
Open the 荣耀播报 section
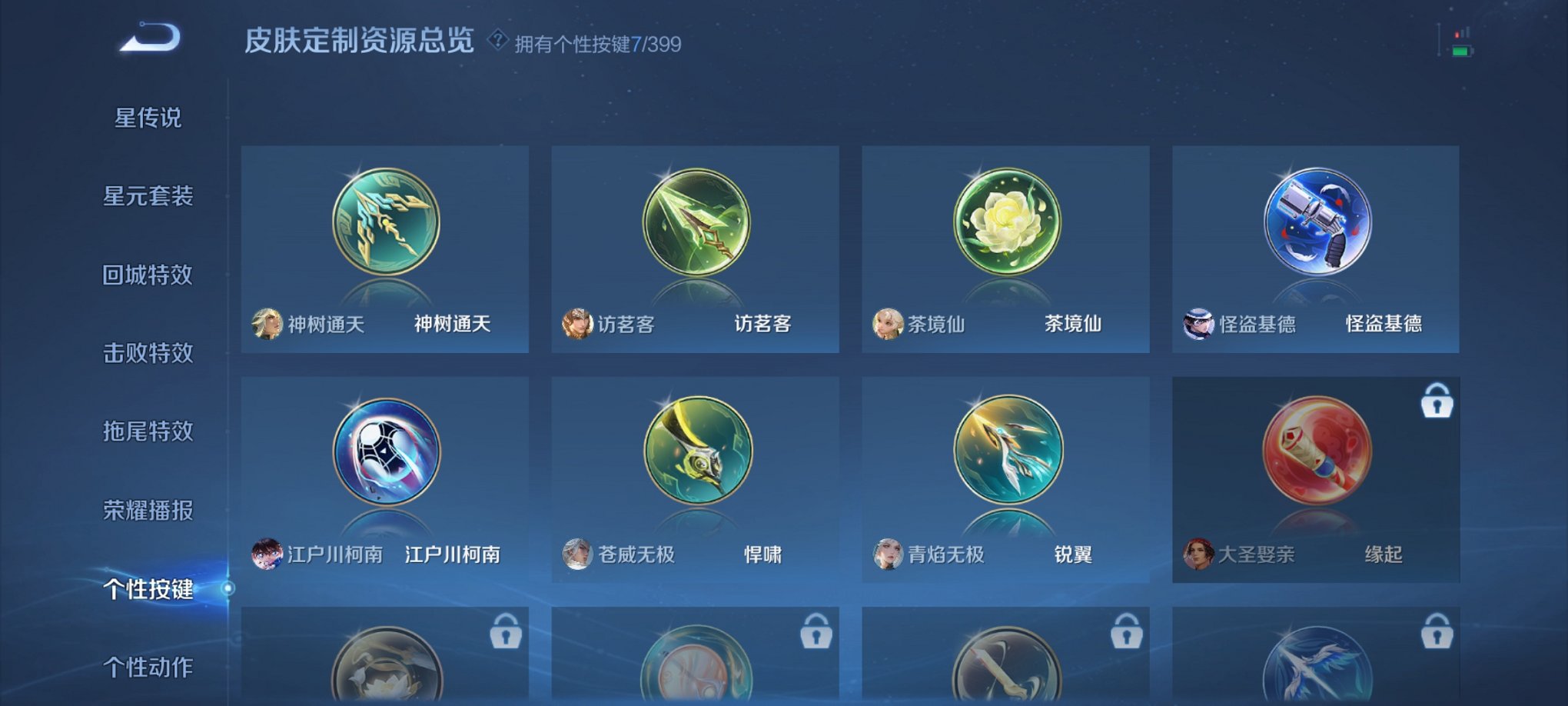[148, 510]
